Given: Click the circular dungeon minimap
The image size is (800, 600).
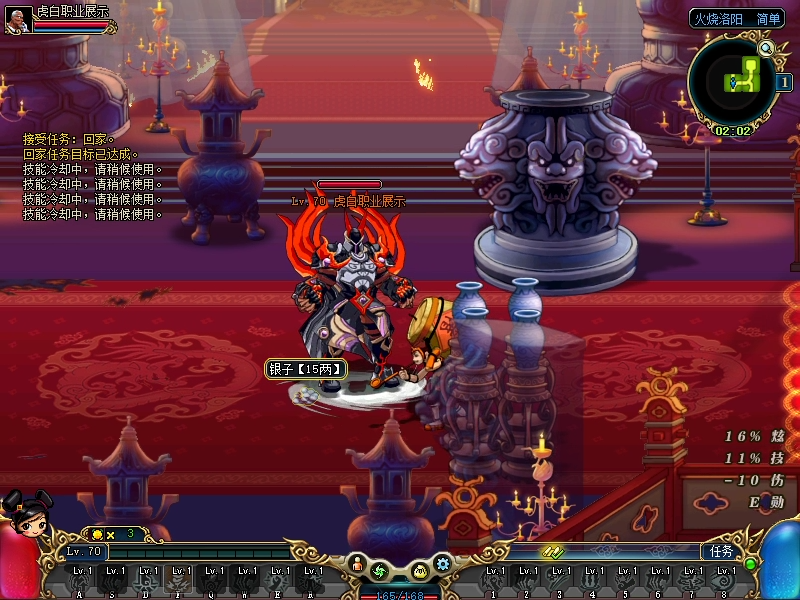Looking at the screenshot, I should pyautogui.click(x=735, y=82).
